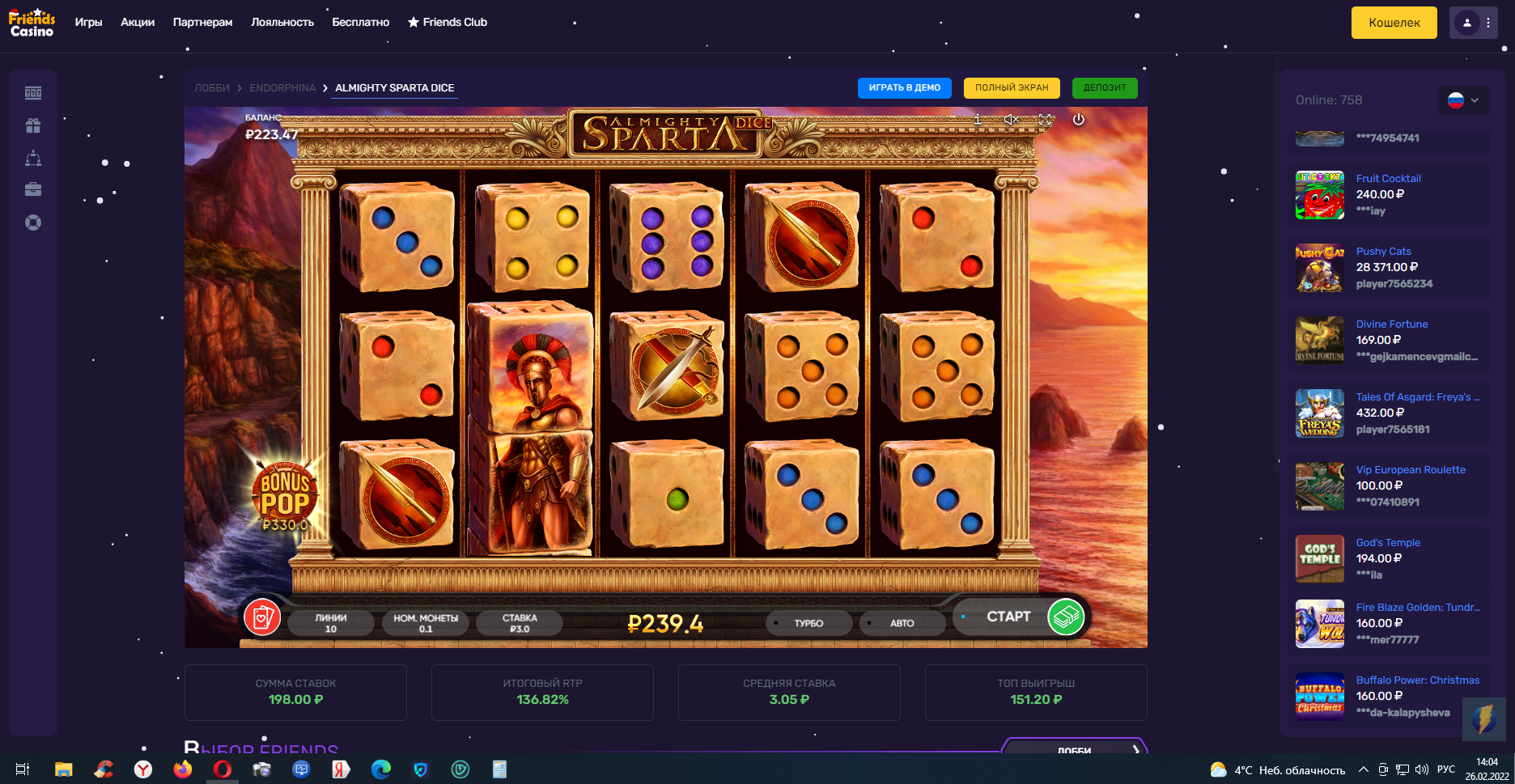
Task: Toggle ТУРБО spin mode
Action: [808, 623]
